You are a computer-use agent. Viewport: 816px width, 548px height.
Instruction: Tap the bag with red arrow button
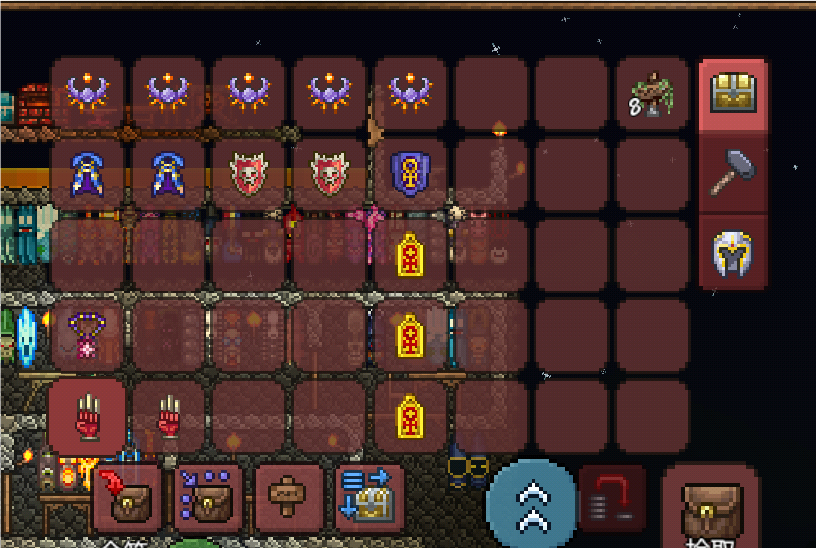[x=125, y=497]
